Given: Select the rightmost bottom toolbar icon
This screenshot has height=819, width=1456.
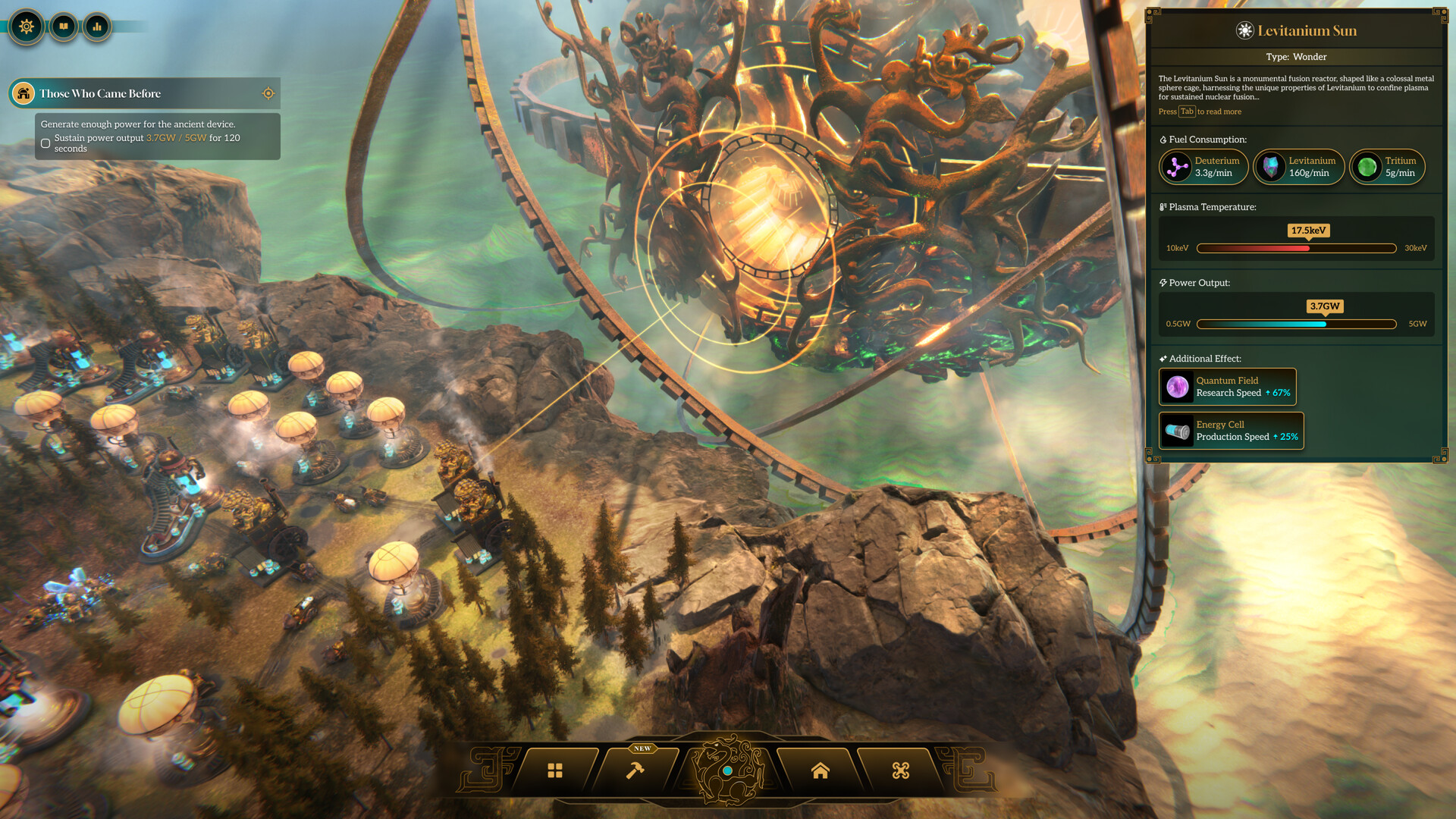Looking at the screenshot, I should pyautogui.click(x=901, y=770).
